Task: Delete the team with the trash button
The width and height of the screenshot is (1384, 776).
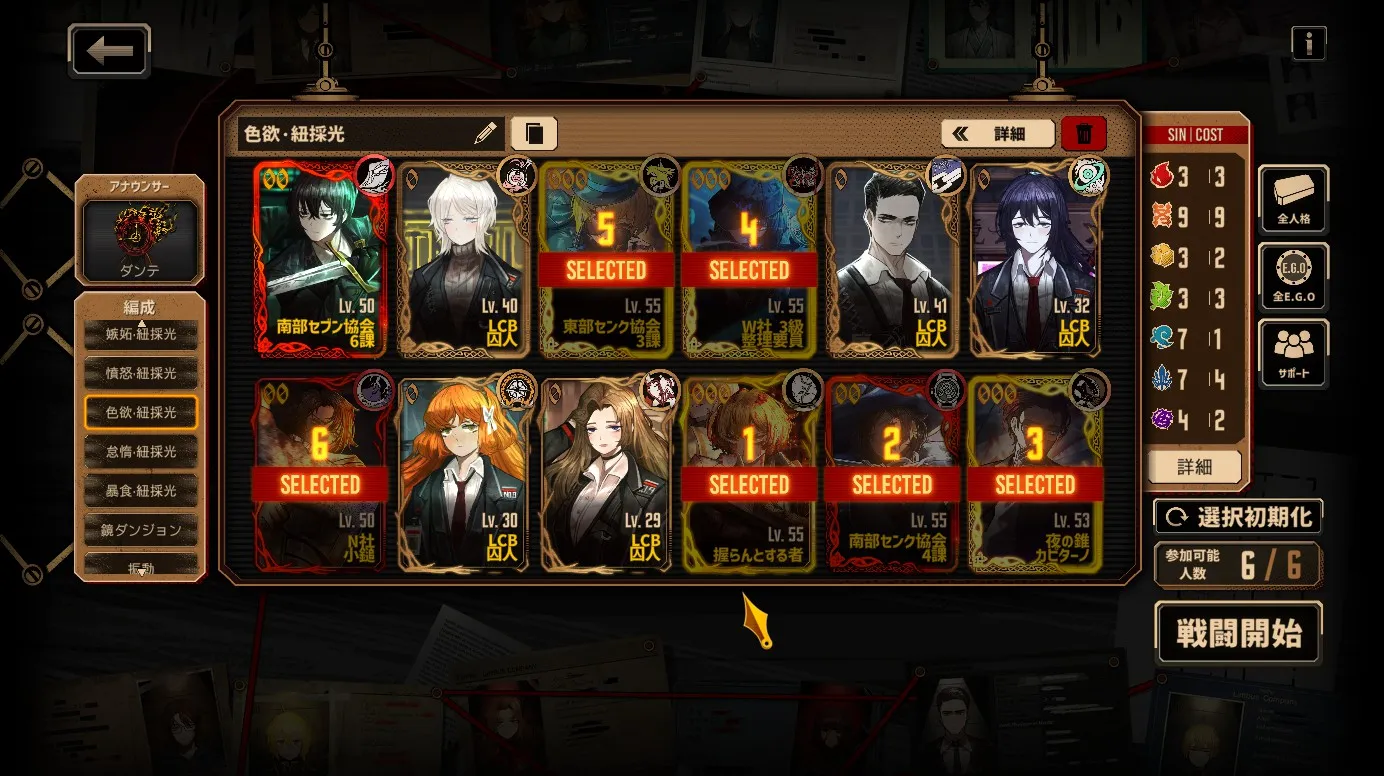Action: pos(1084,133)
